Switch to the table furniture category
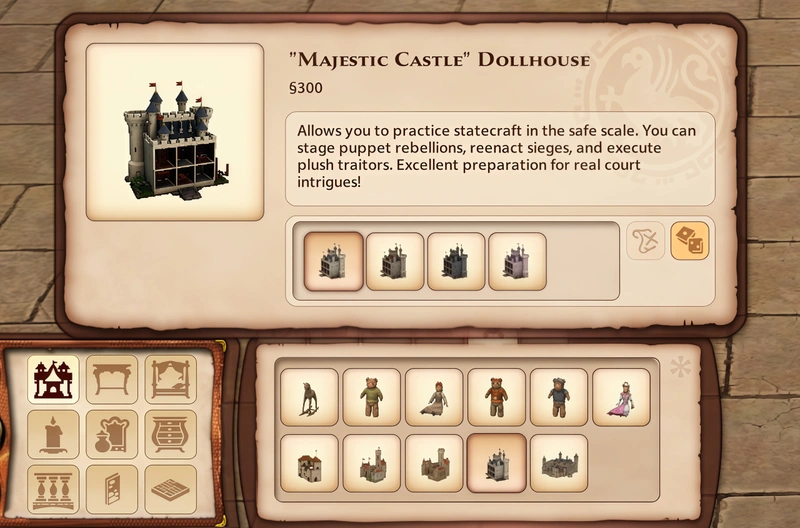 (x=111, y=379)
